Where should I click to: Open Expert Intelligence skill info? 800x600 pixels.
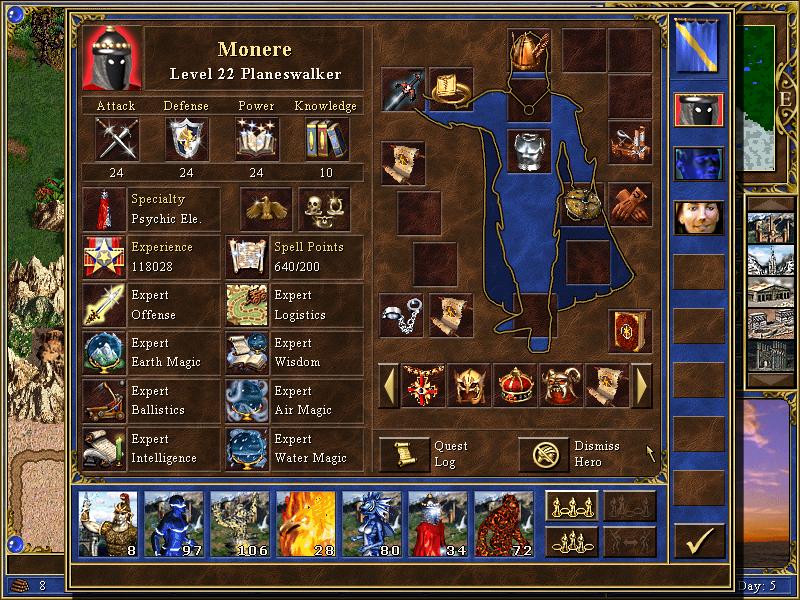(x=104, y=449)
